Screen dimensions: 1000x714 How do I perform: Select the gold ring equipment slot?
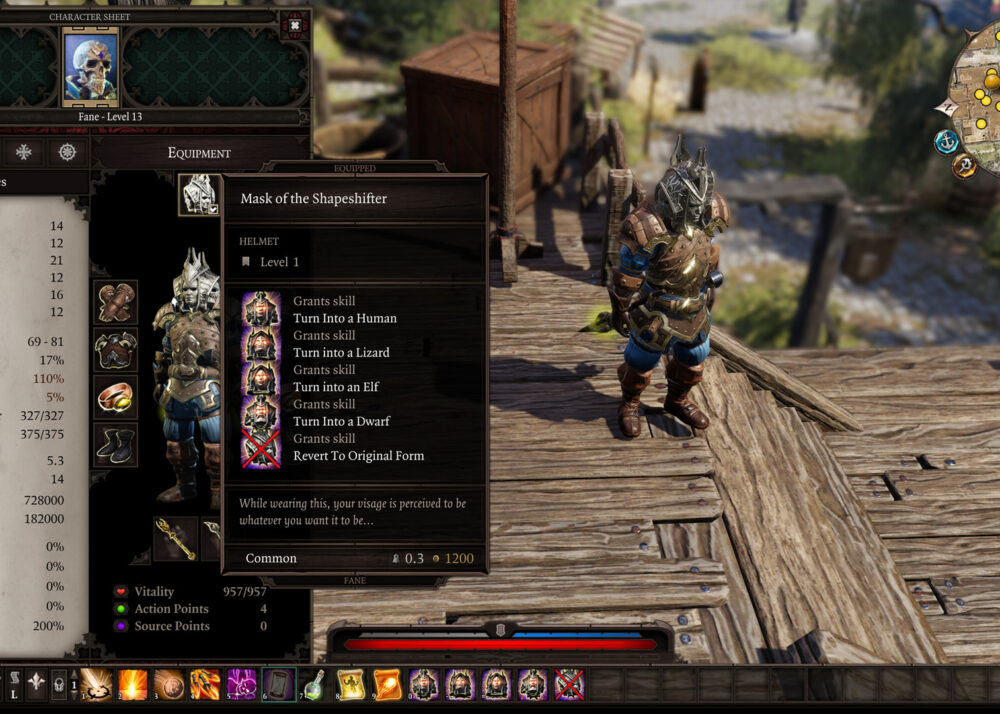click(116, 398)
